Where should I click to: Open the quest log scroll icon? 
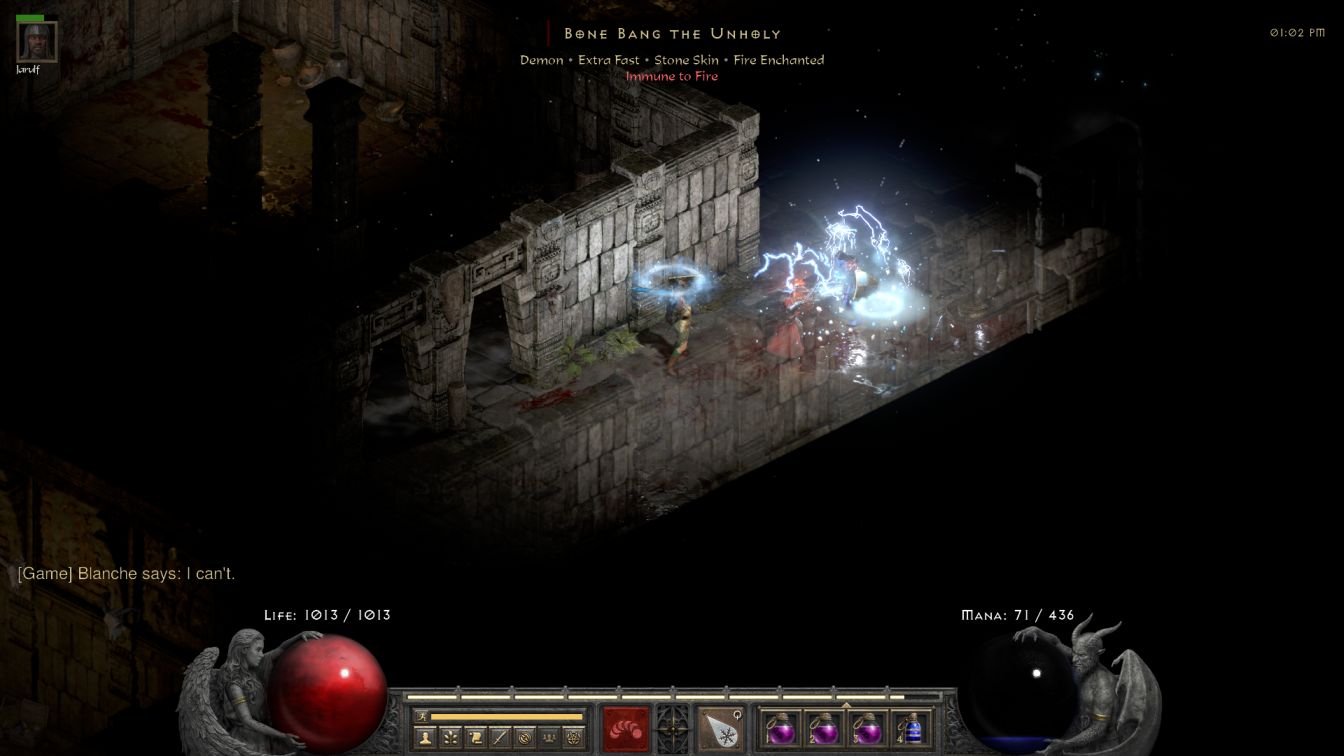tap(475, 738)
